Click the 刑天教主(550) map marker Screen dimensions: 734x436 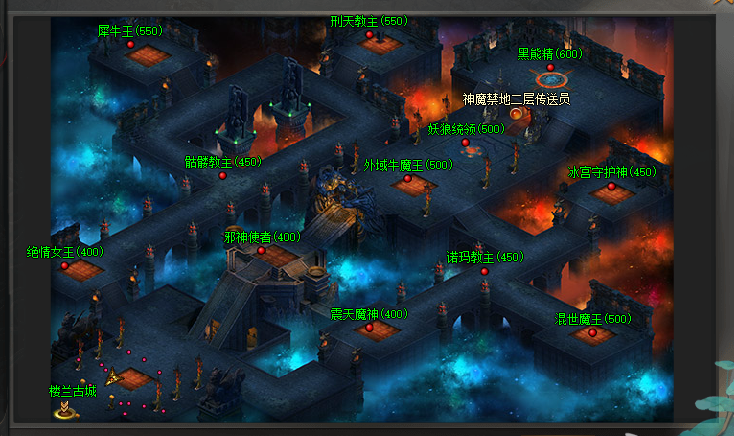pyautogui.click(x=369, y=35)
